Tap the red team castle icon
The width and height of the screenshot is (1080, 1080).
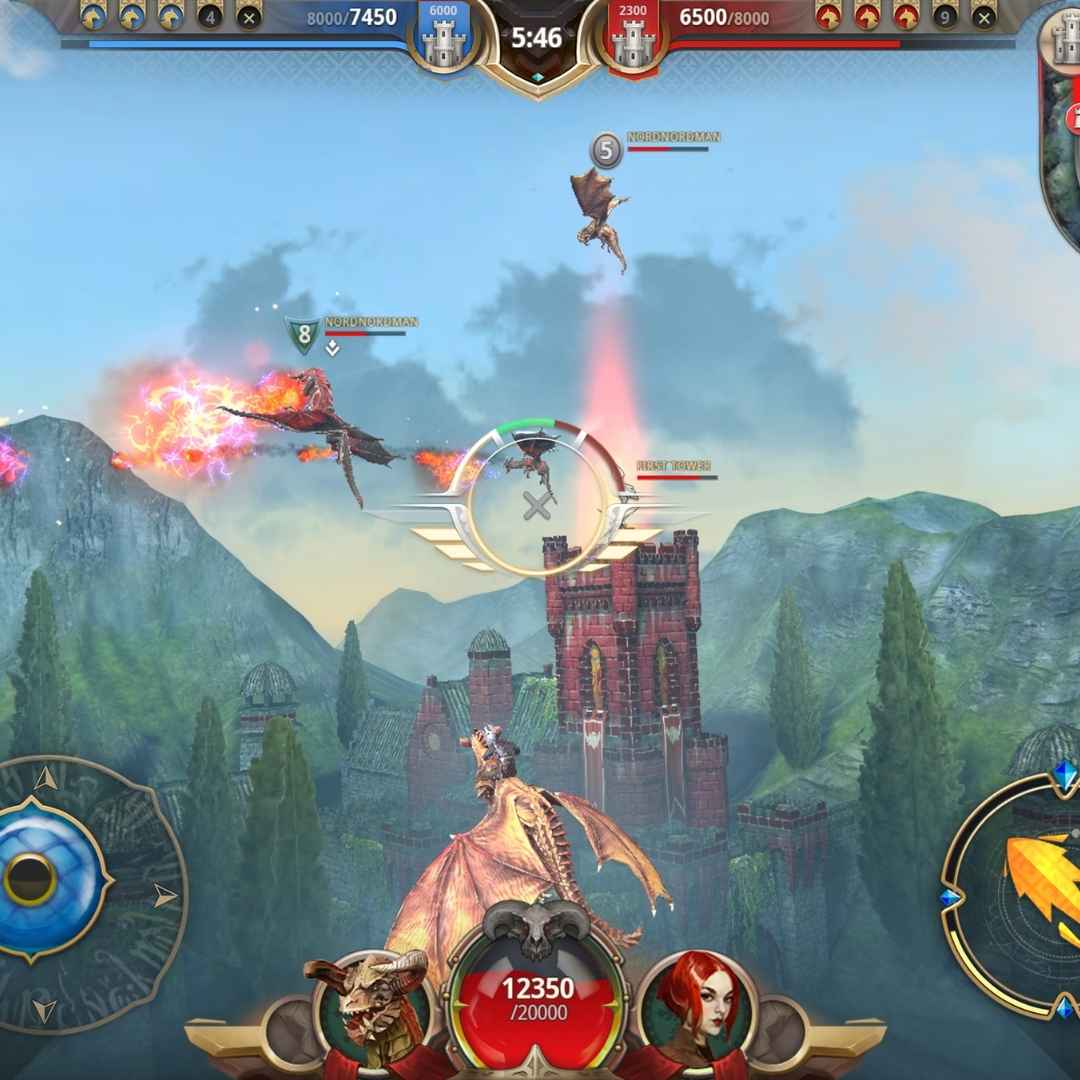click(632, 40)
